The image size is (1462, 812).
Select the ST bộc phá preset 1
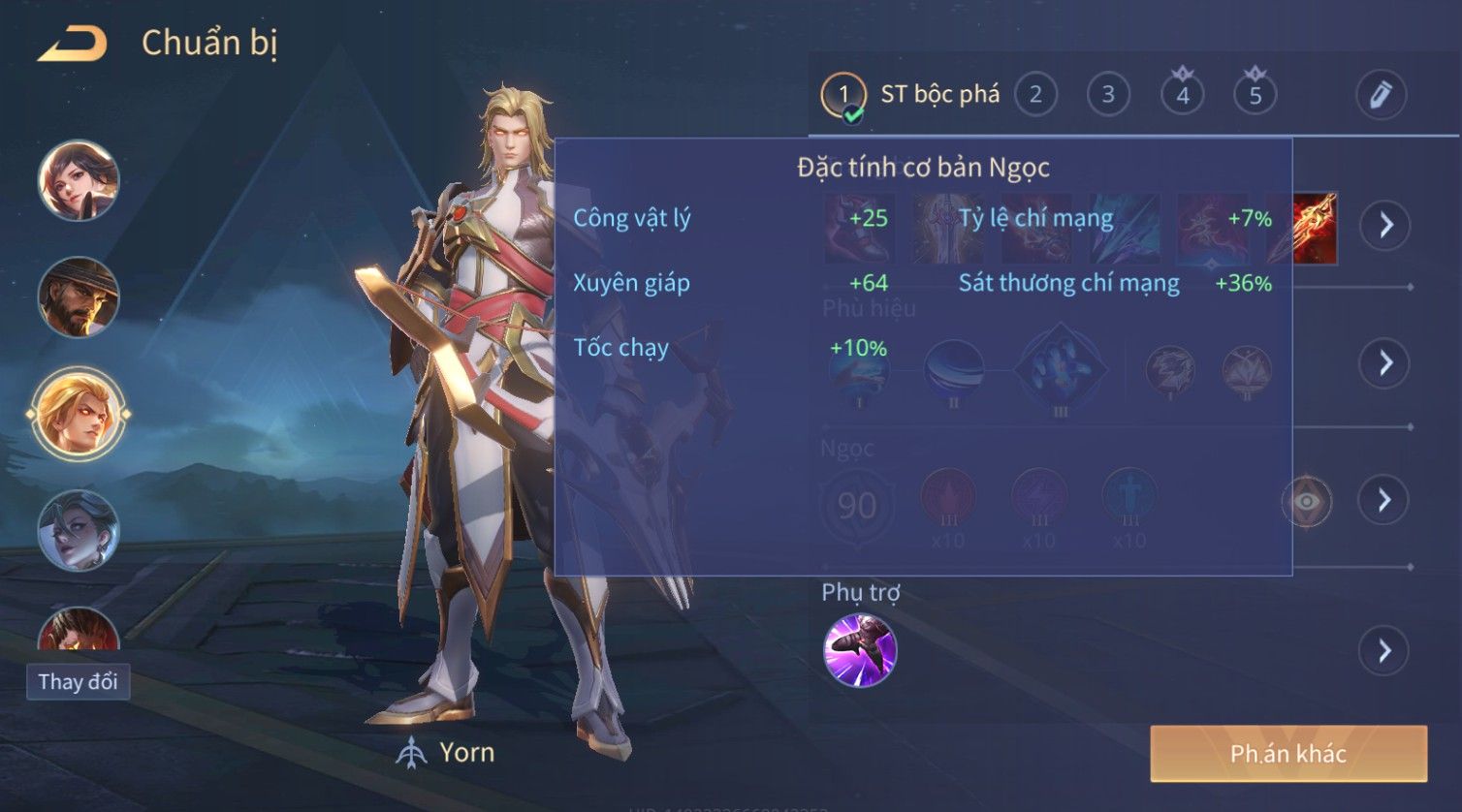pyautogui.click(x=843, y=95)
